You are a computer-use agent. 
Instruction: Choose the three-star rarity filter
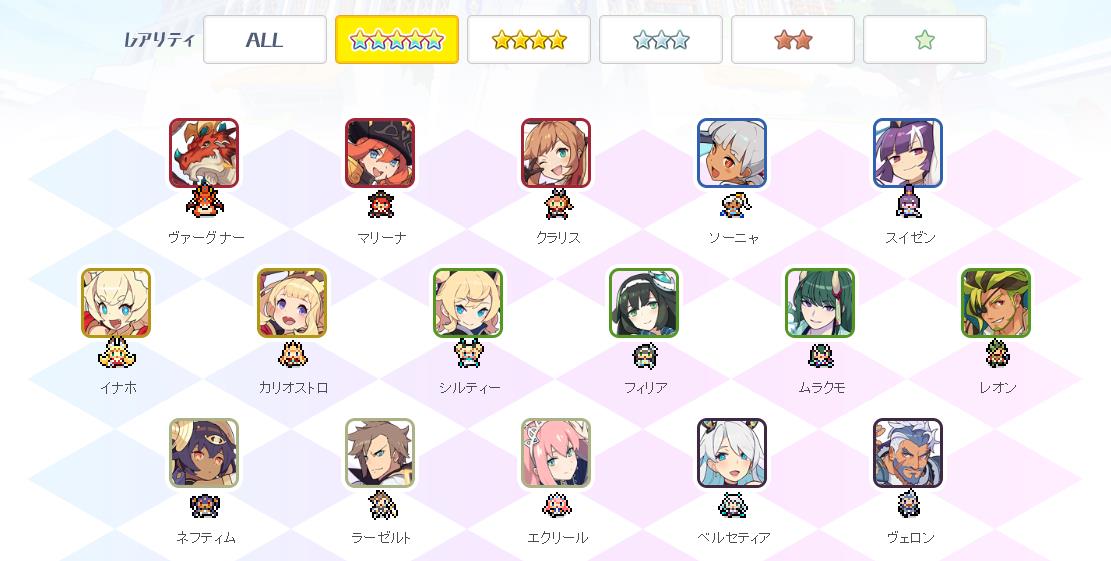point(661,40)
